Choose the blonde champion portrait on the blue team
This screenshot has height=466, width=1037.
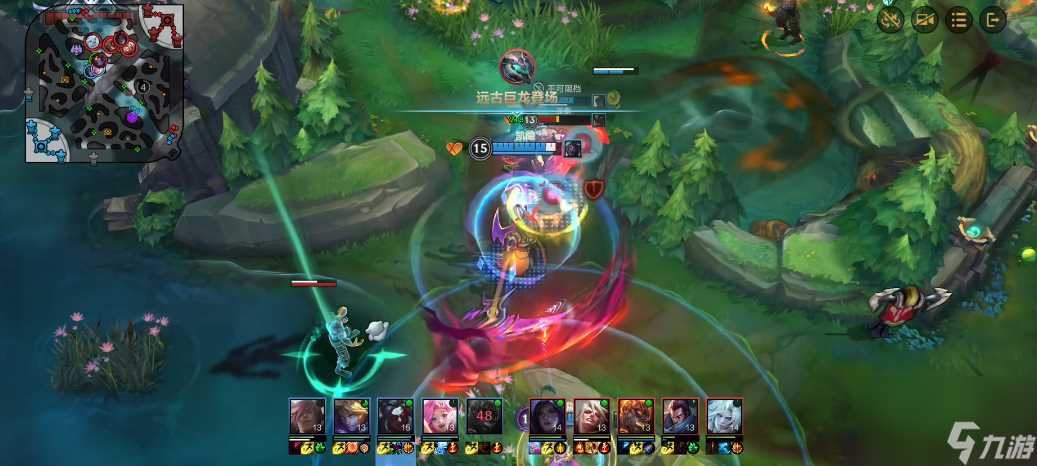click(349, 417)
